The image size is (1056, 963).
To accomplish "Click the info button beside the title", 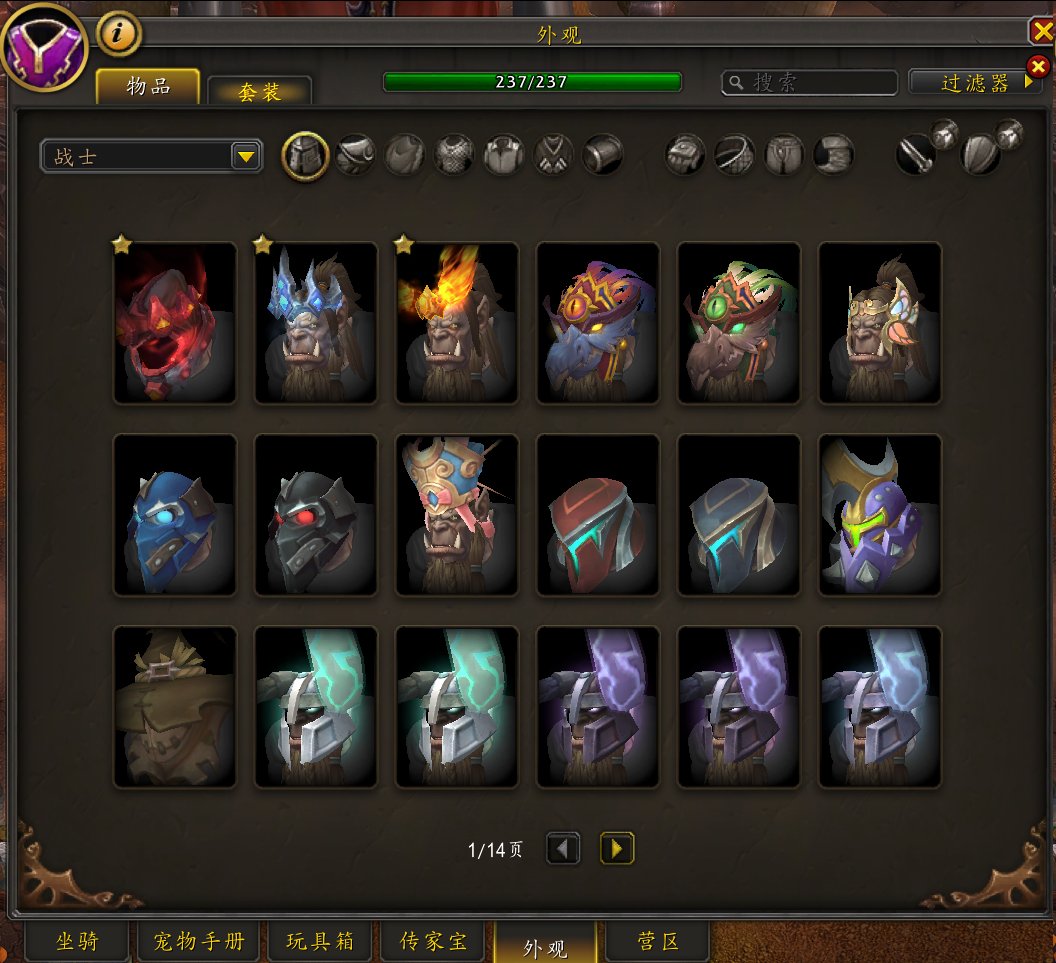I will [119, 35].
